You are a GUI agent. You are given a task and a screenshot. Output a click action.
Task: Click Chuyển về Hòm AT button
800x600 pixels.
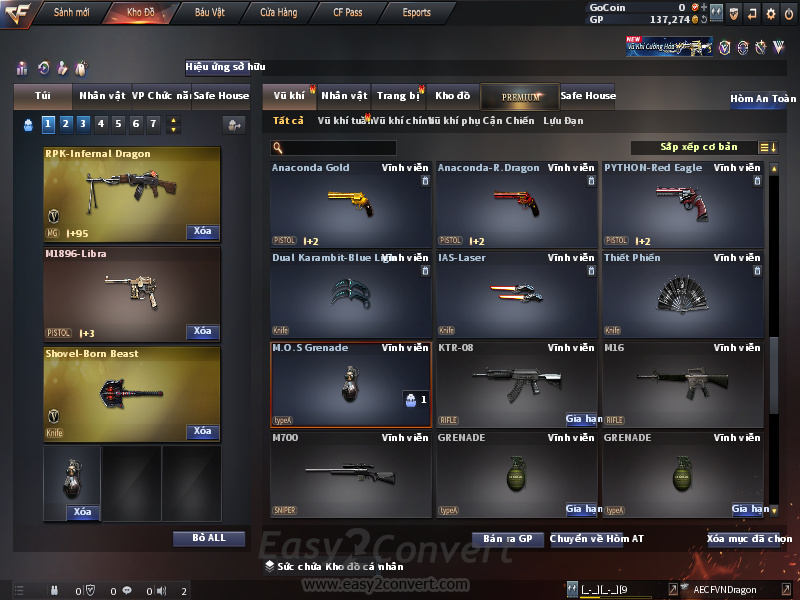[597, 539]
